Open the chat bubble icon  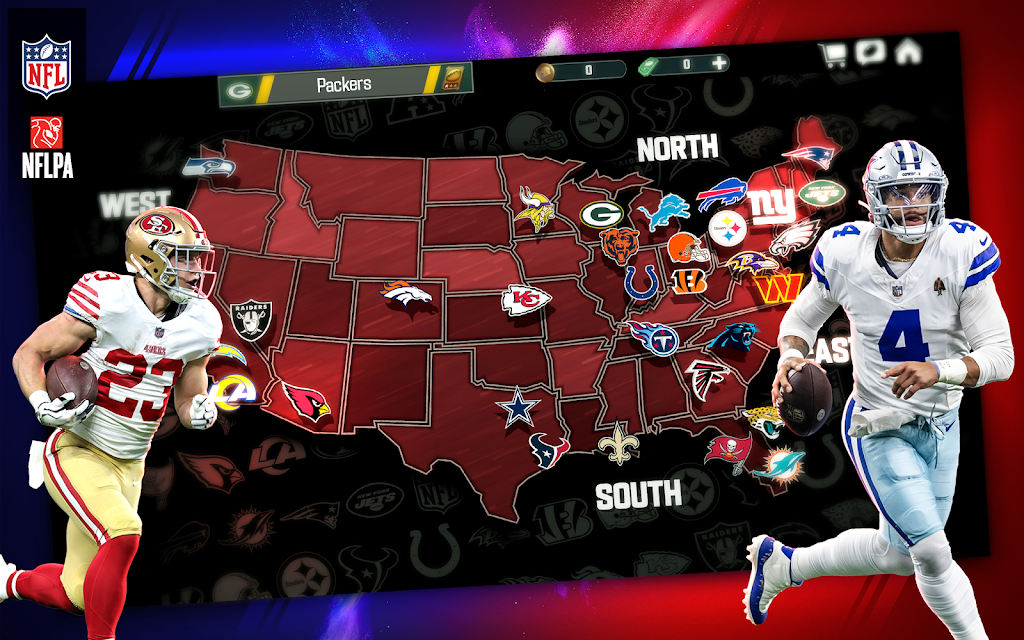pyautogui.click(x=870, y=52)
